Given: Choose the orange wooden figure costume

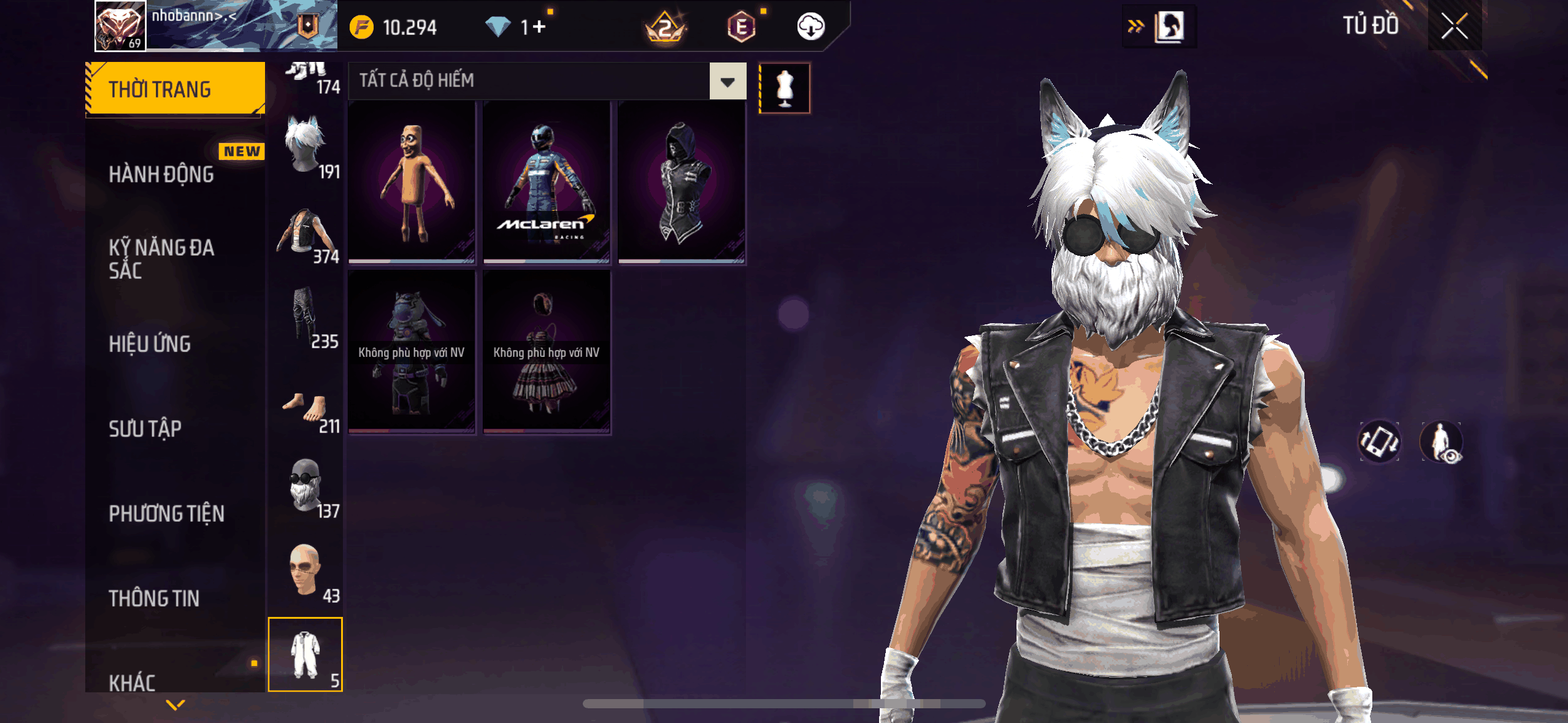Looking at the screenshot, I should click(x=412, y=182).
